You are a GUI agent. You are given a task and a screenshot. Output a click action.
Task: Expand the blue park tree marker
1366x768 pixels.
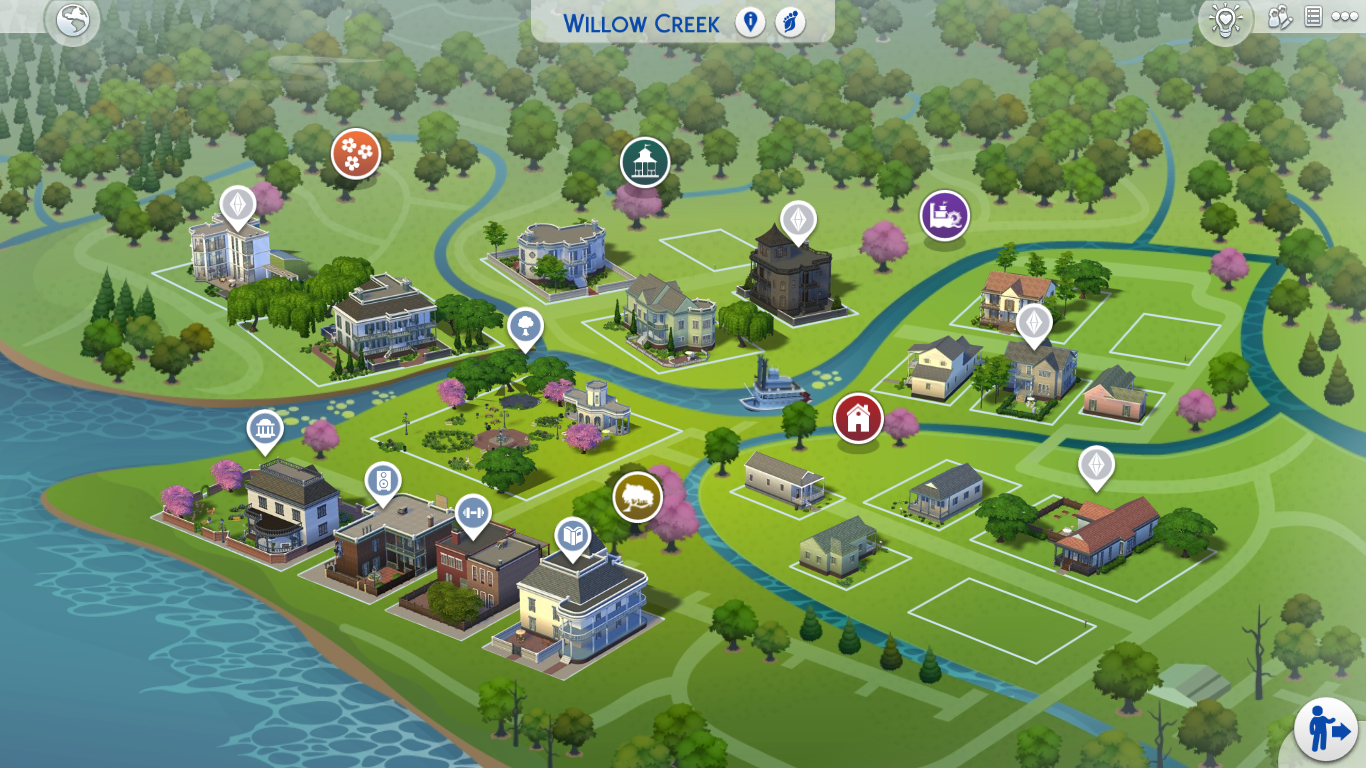(524, 325)
